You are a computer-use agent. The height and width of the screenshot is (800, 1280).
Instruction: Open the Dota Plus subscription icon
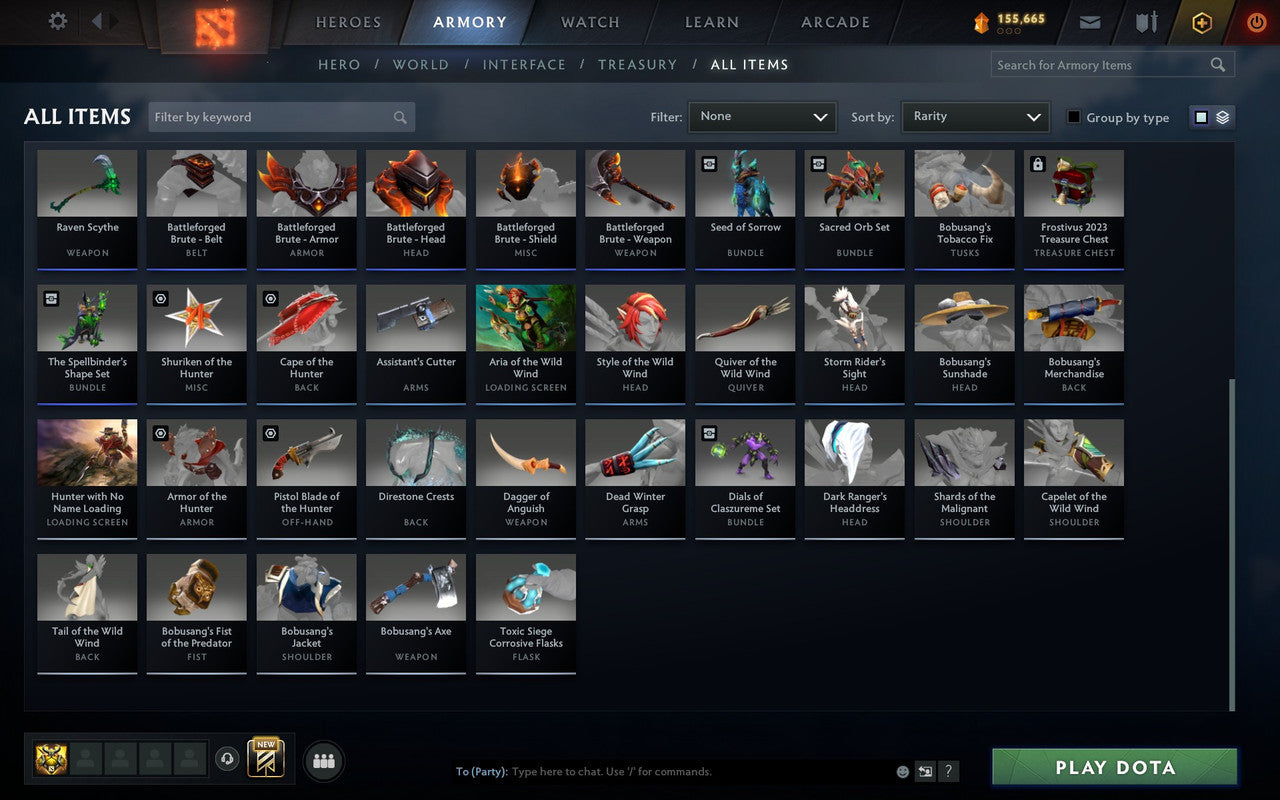point(1201,22)
